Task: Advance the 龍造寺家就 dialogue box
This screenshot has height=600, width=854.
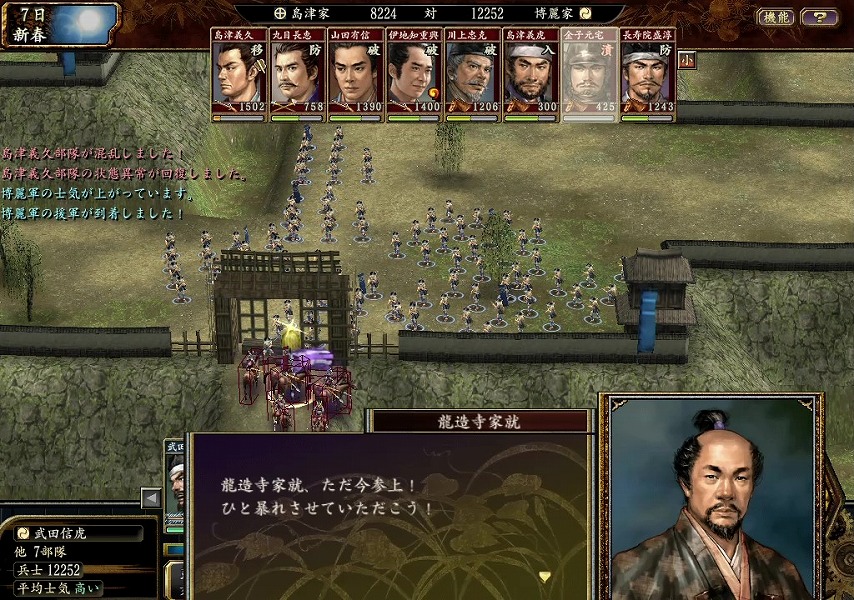Action: pos(544,576)
